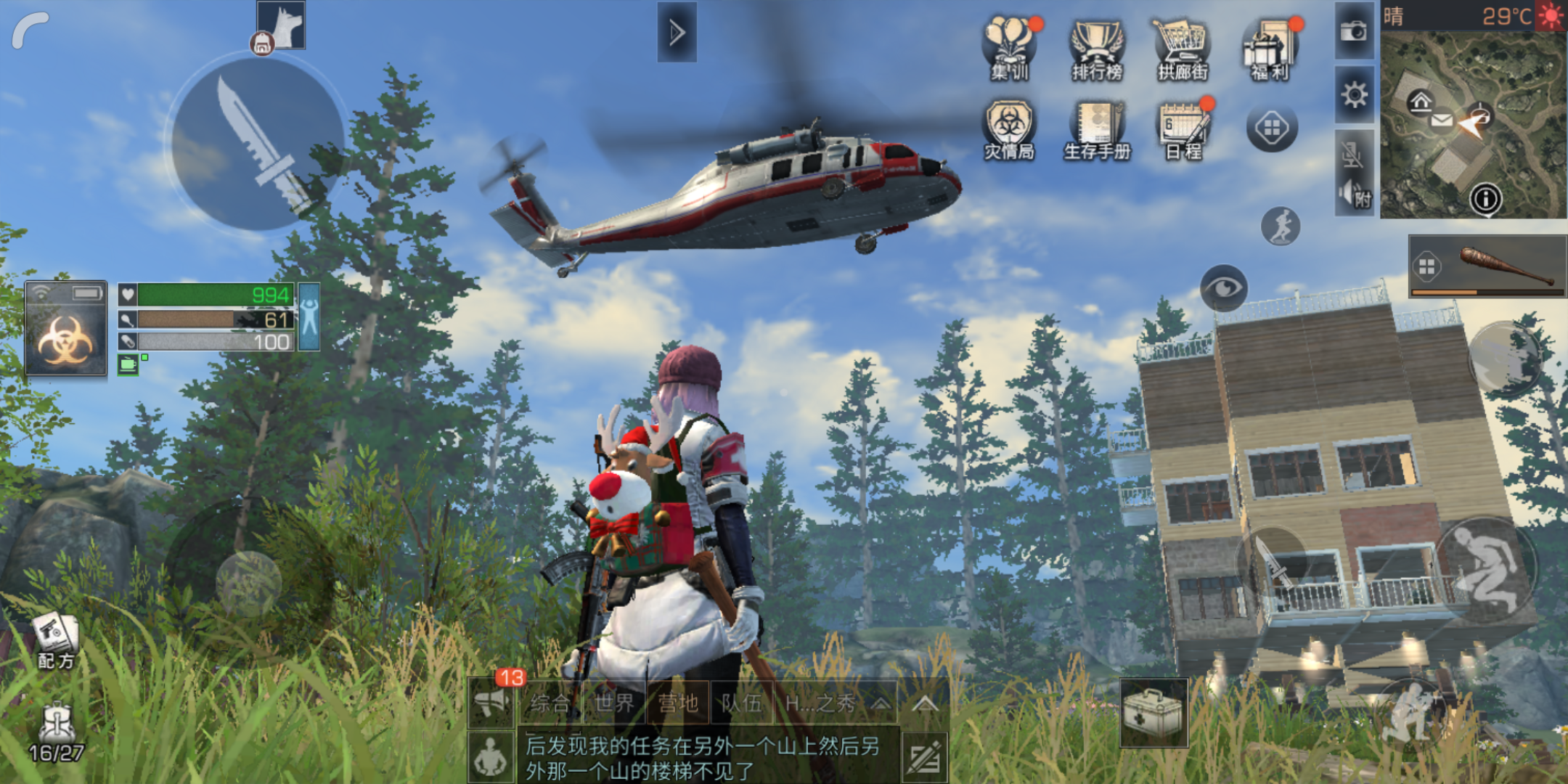Toggle the sprint running-man button
Image resolution: width=1568 pixels, height=784 pixels.
click(x=1280, y=226)
